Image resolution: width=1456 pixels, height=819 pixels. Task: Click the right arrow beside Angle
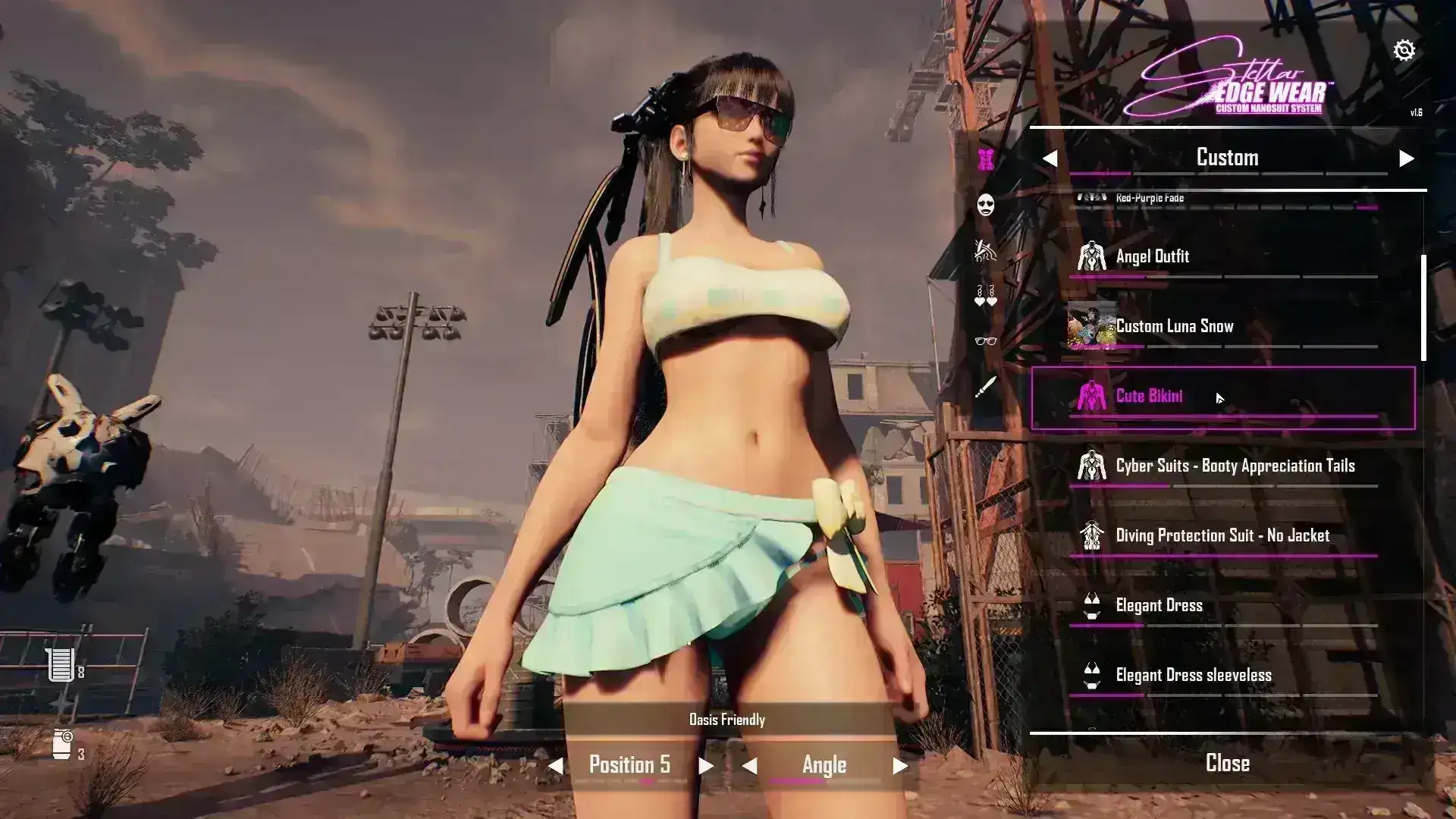click(900, 766)
